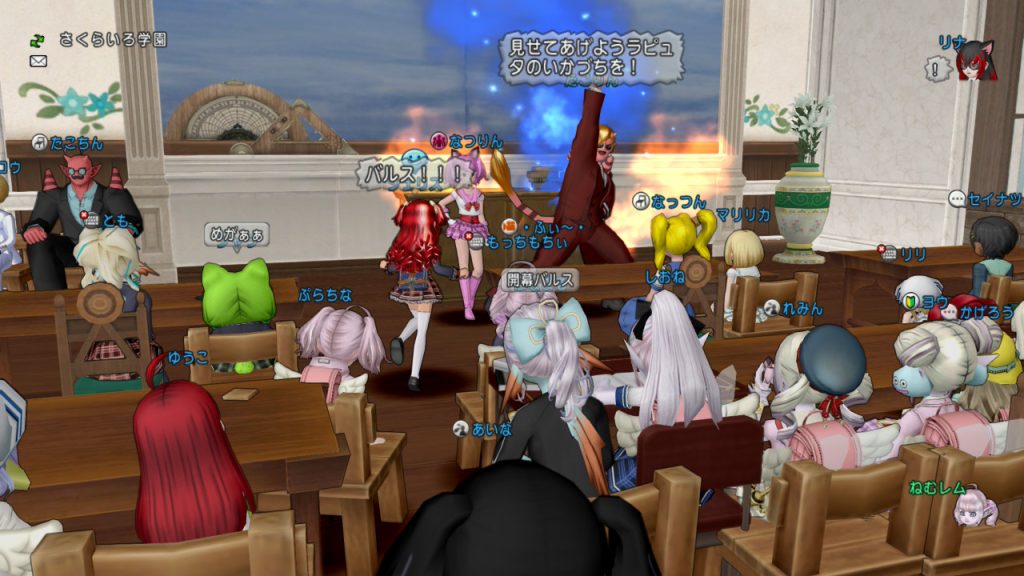Click the れみん player name label
Screen dimensions: 1024x576
point(802,308)
